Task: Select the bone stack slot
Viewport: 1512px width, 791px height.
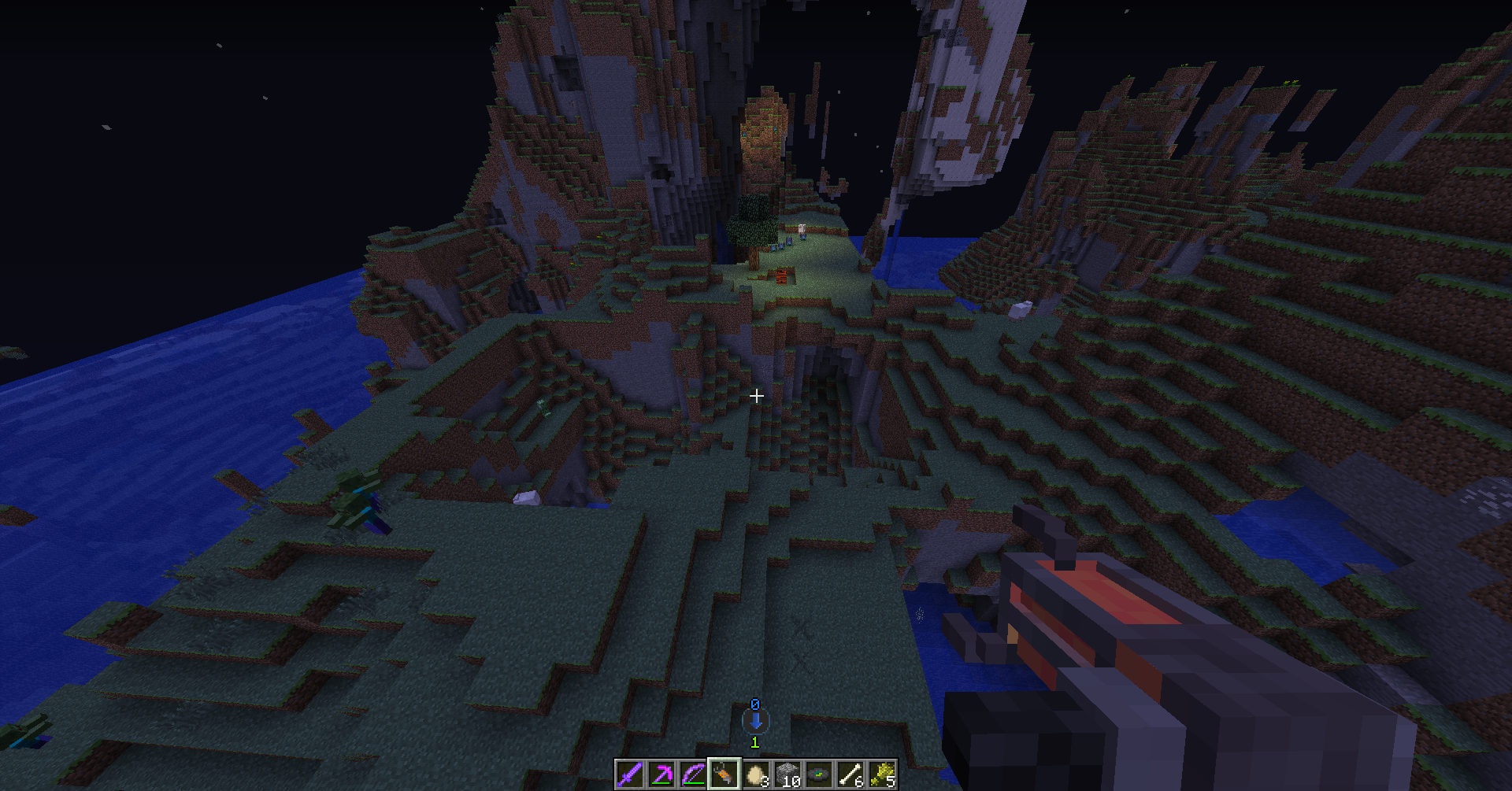Action: pos(850,774)
